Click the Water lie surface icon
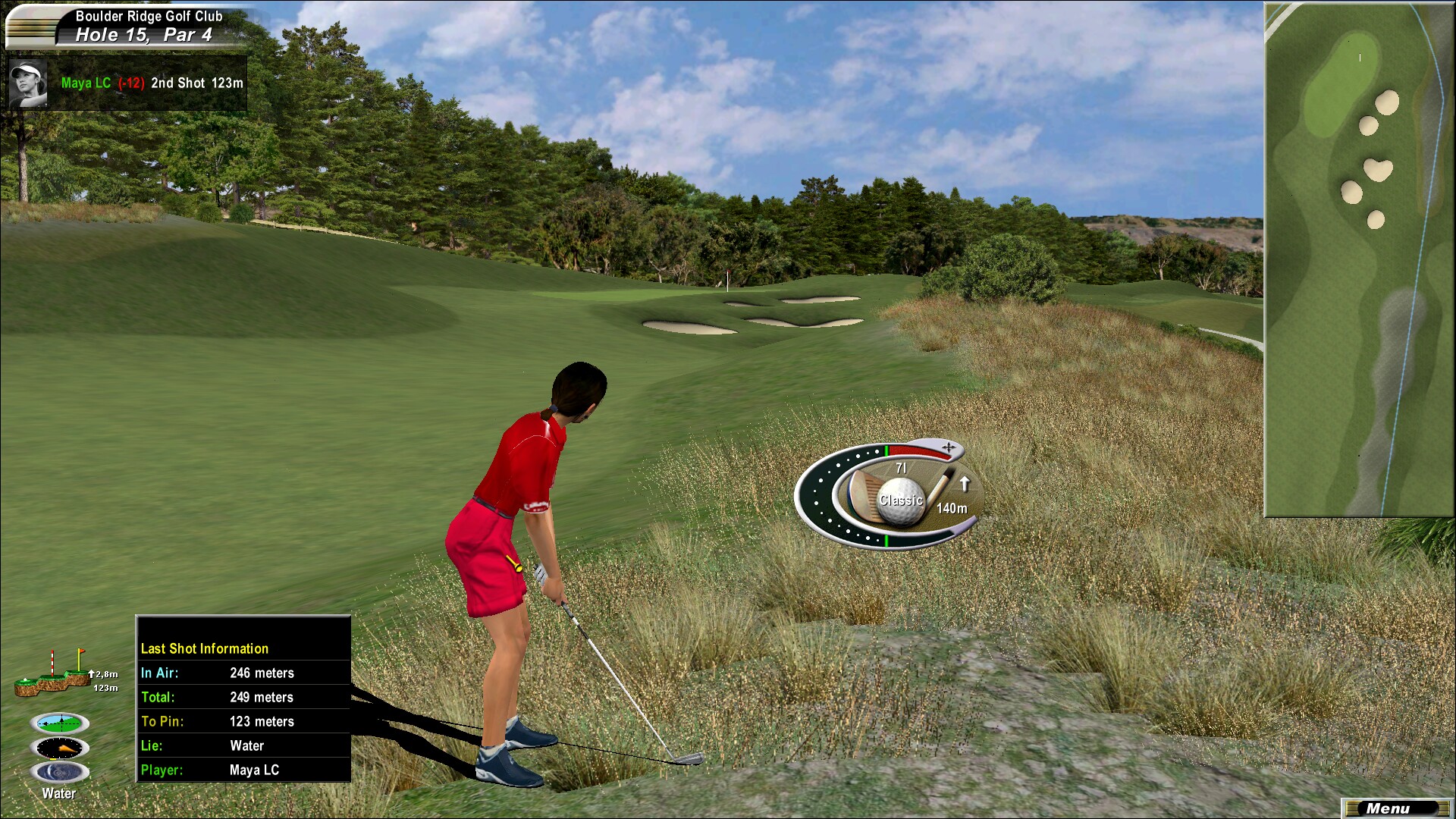1456x819 pixels. 60,773
